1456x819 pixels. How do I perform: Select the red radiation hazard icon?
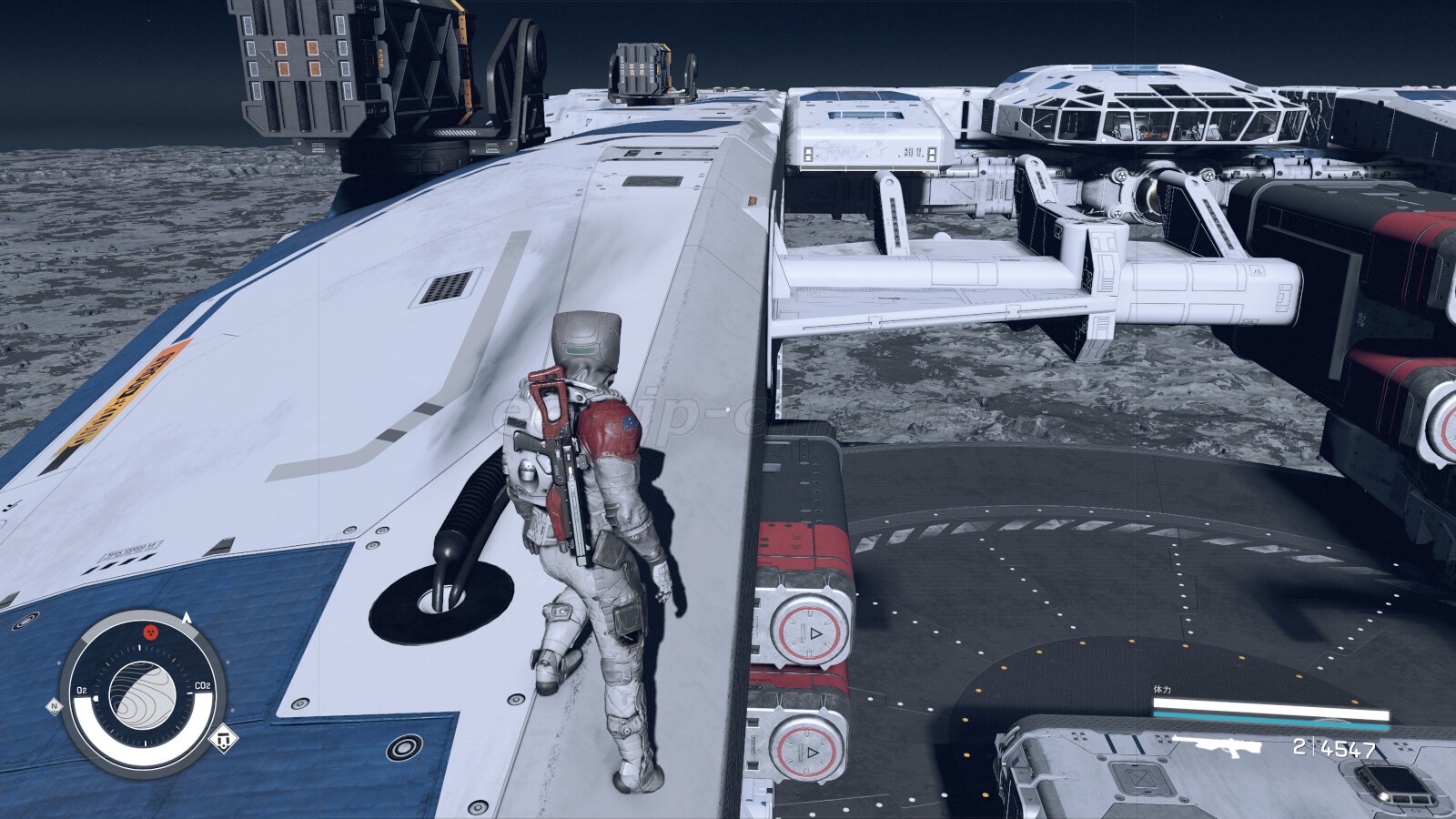point(151,631)
